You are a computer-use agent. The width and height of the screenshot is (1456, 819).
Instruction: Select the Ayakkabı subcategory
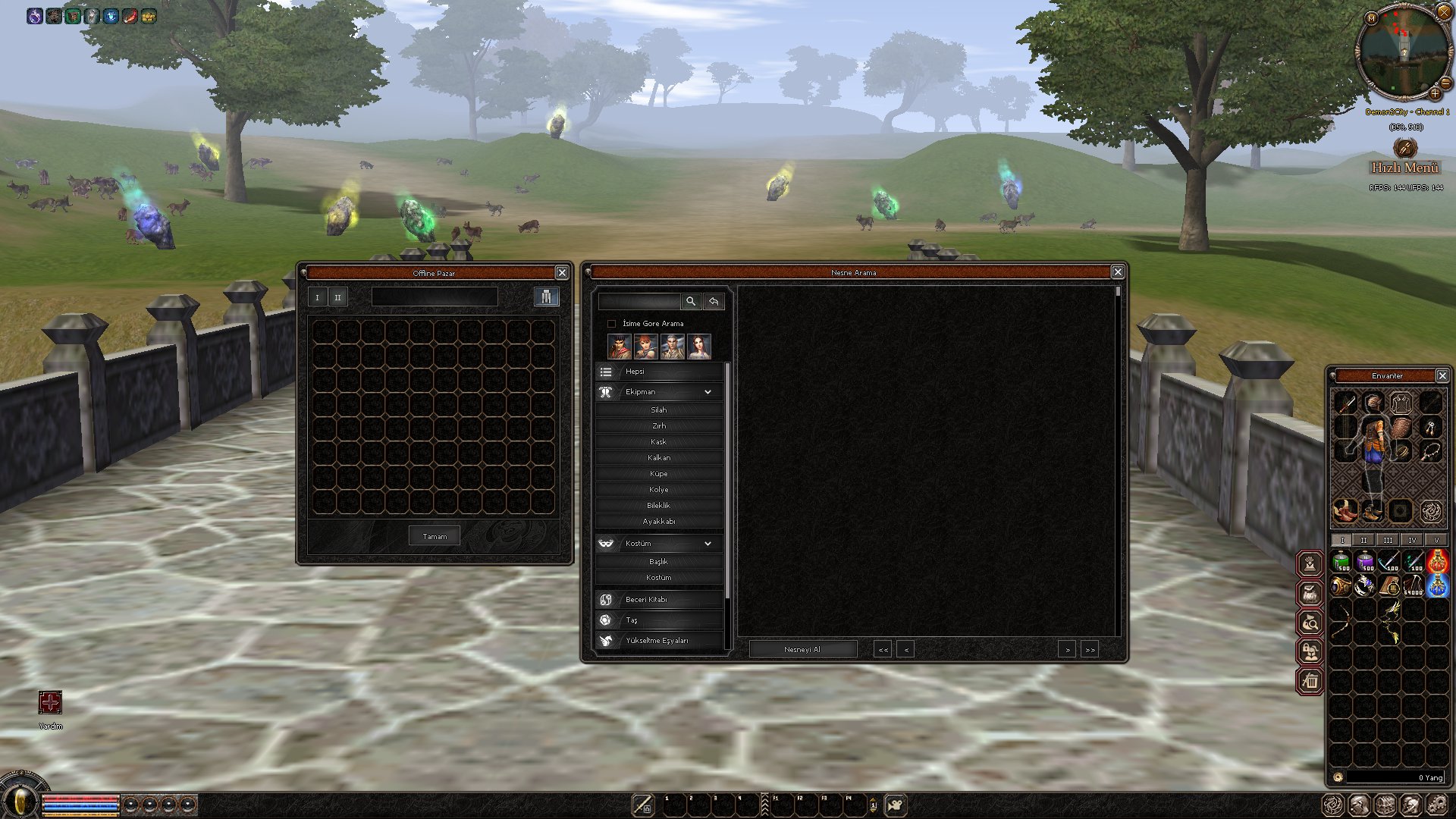(658, 522)
